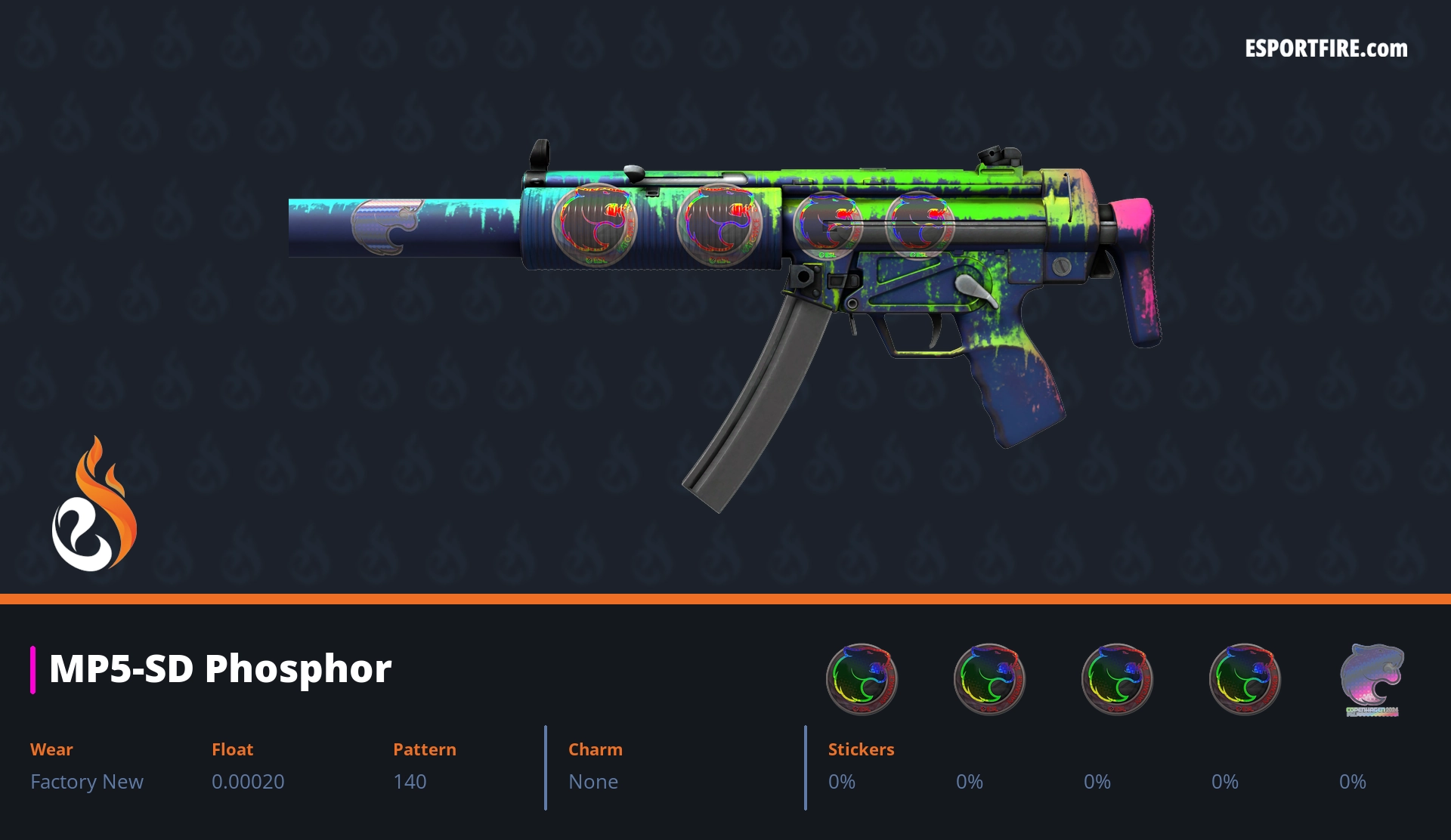Open the ESPORTFIRE.com link
Image resolution: width=1451 pixels, height=840 pixels.
pos(1326,49)
